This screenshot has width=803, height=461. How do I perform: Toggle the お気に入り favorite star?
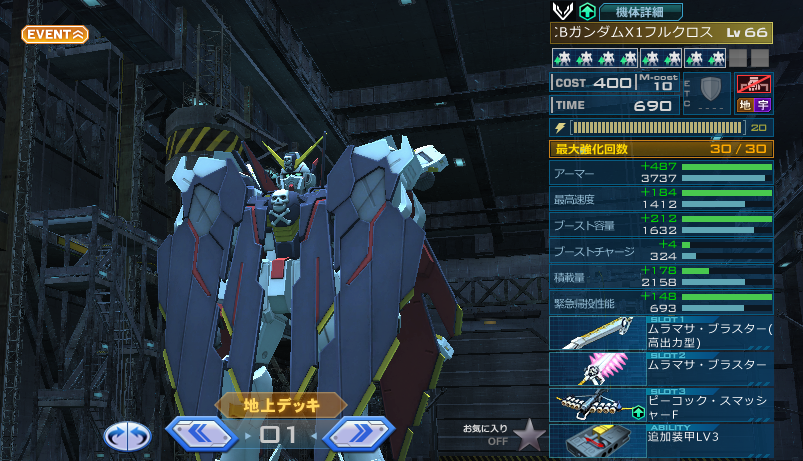coord(529,435)
